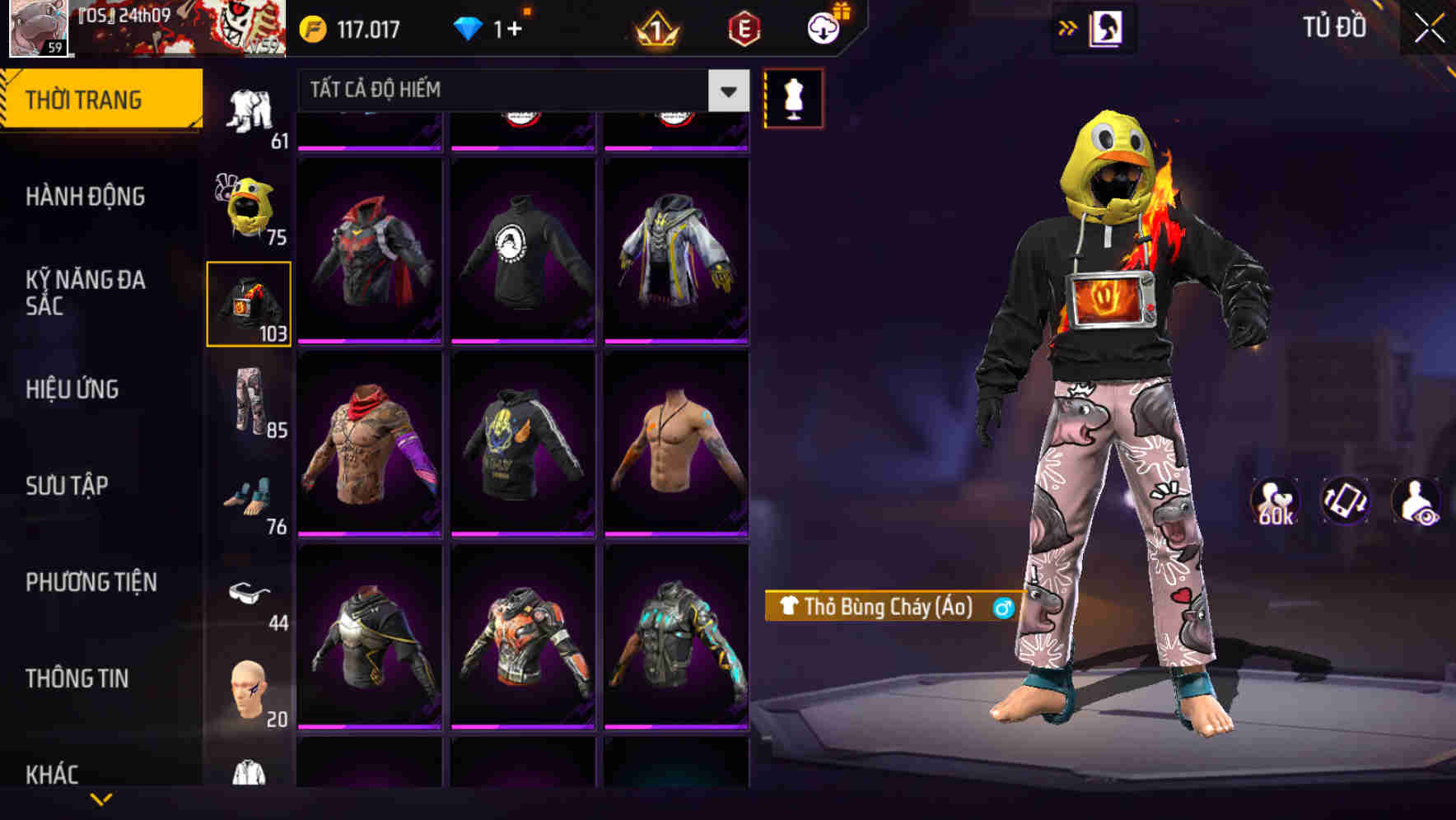Open the mannequin preview icon above character
This screenshot has width=1456, height=820.
pos(792,99)
